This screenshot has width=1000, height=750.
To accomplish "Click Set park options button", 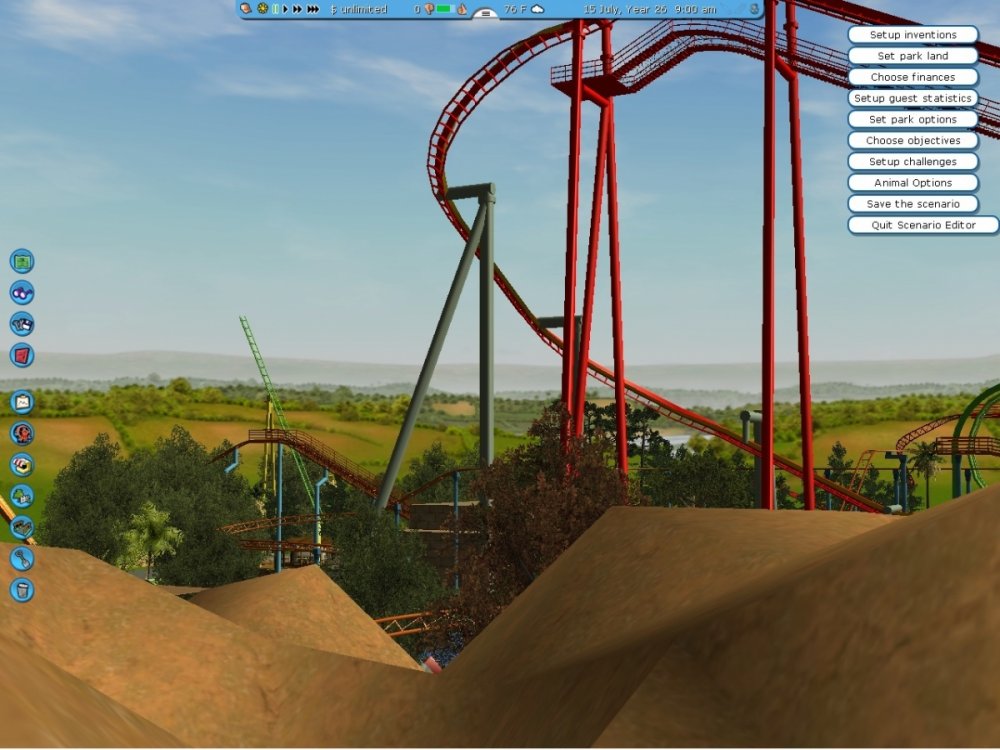I will pos(912,119).
